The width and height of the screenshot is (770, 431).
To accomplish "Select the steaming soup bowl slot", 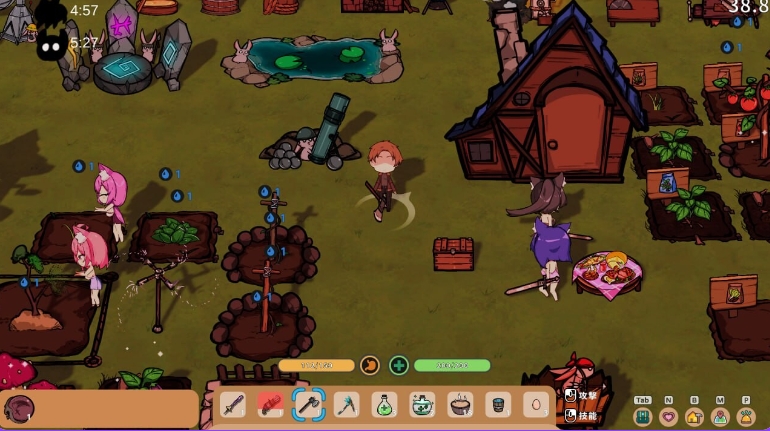I will click(460, 405).
